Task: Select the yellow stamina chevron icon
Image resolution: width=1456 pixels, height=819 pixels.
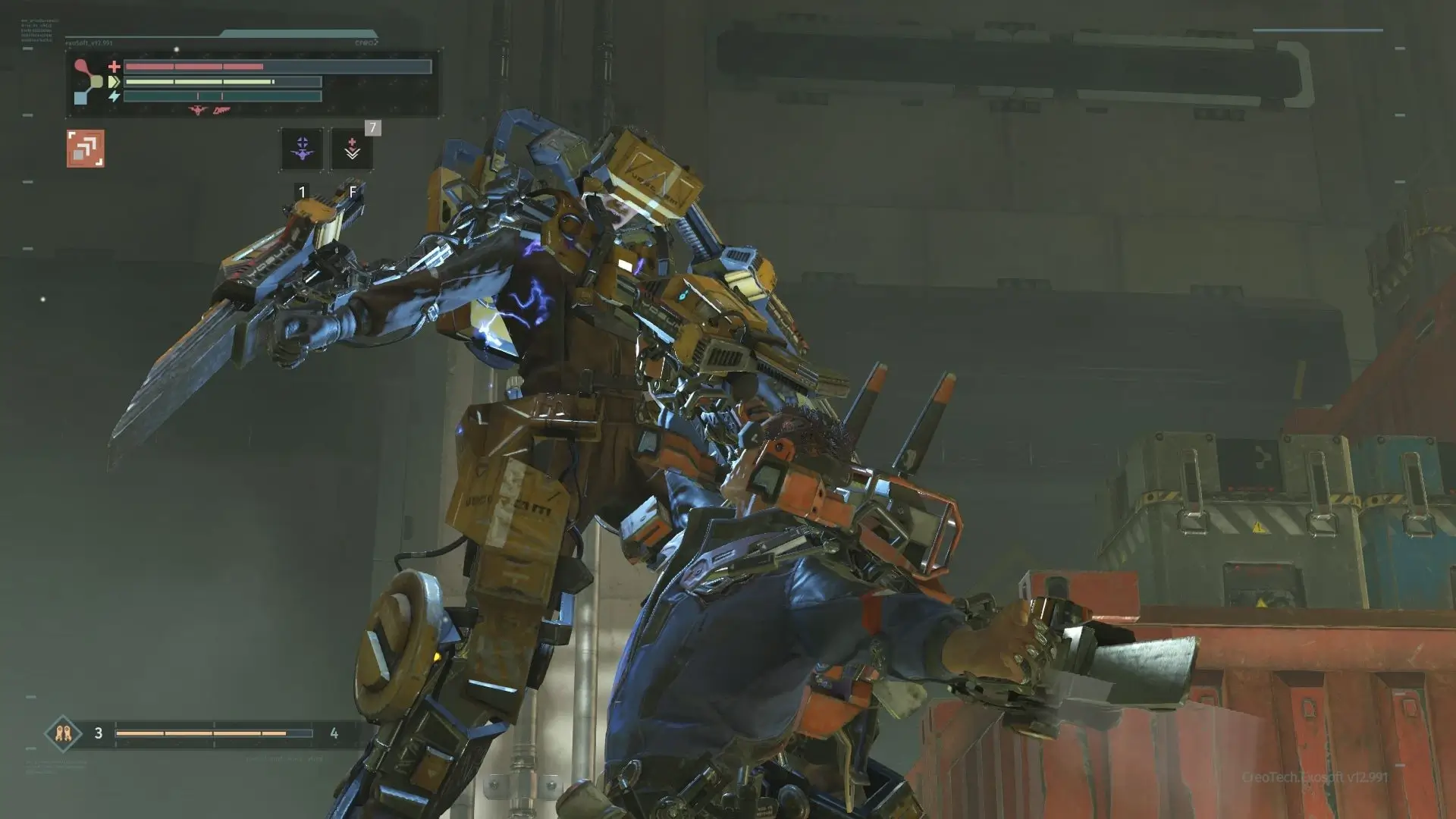Action: pyautogui.click(x=114, y=82)
